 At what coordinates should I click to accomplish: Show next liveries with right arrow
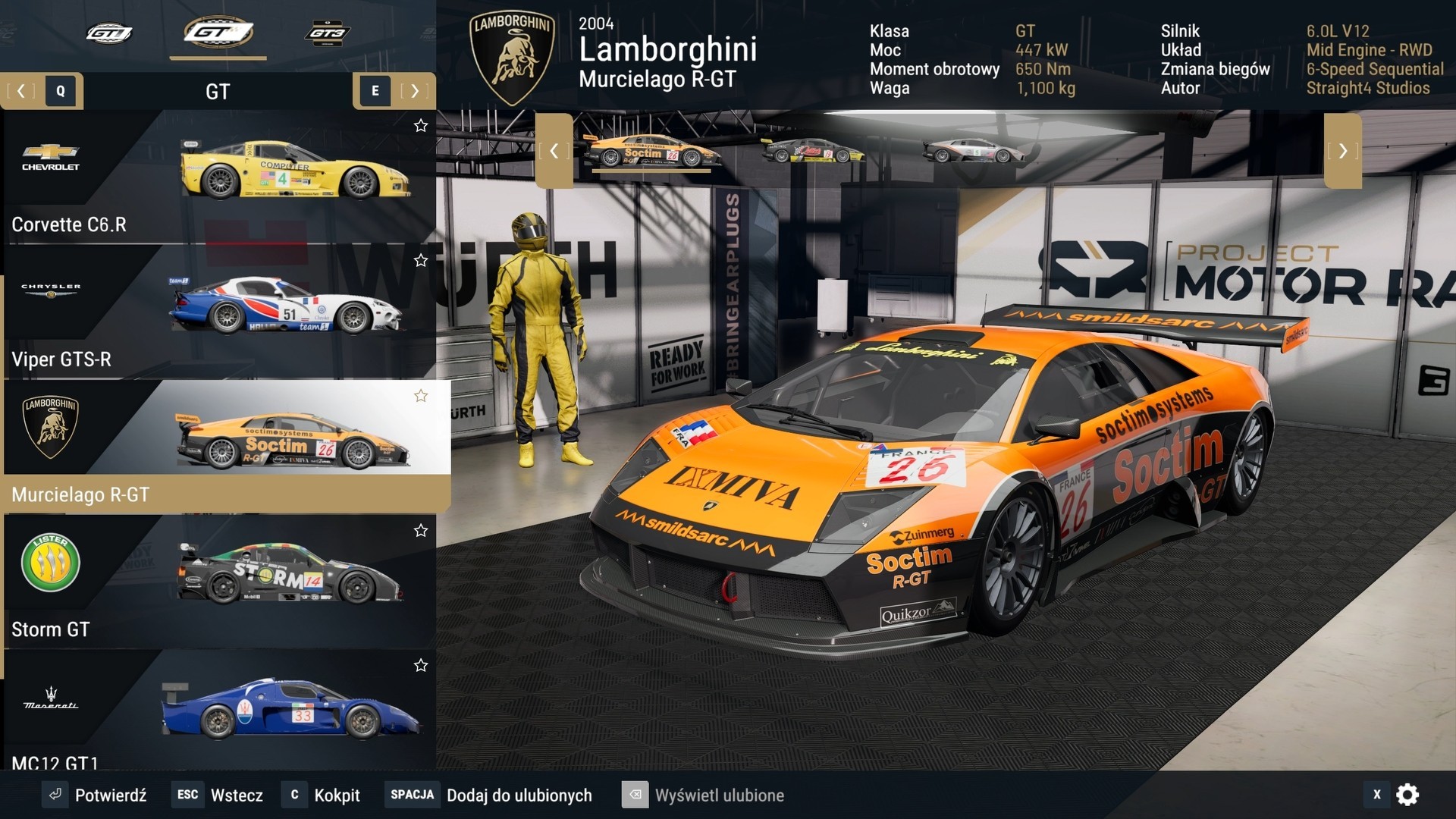(1342, 151)
